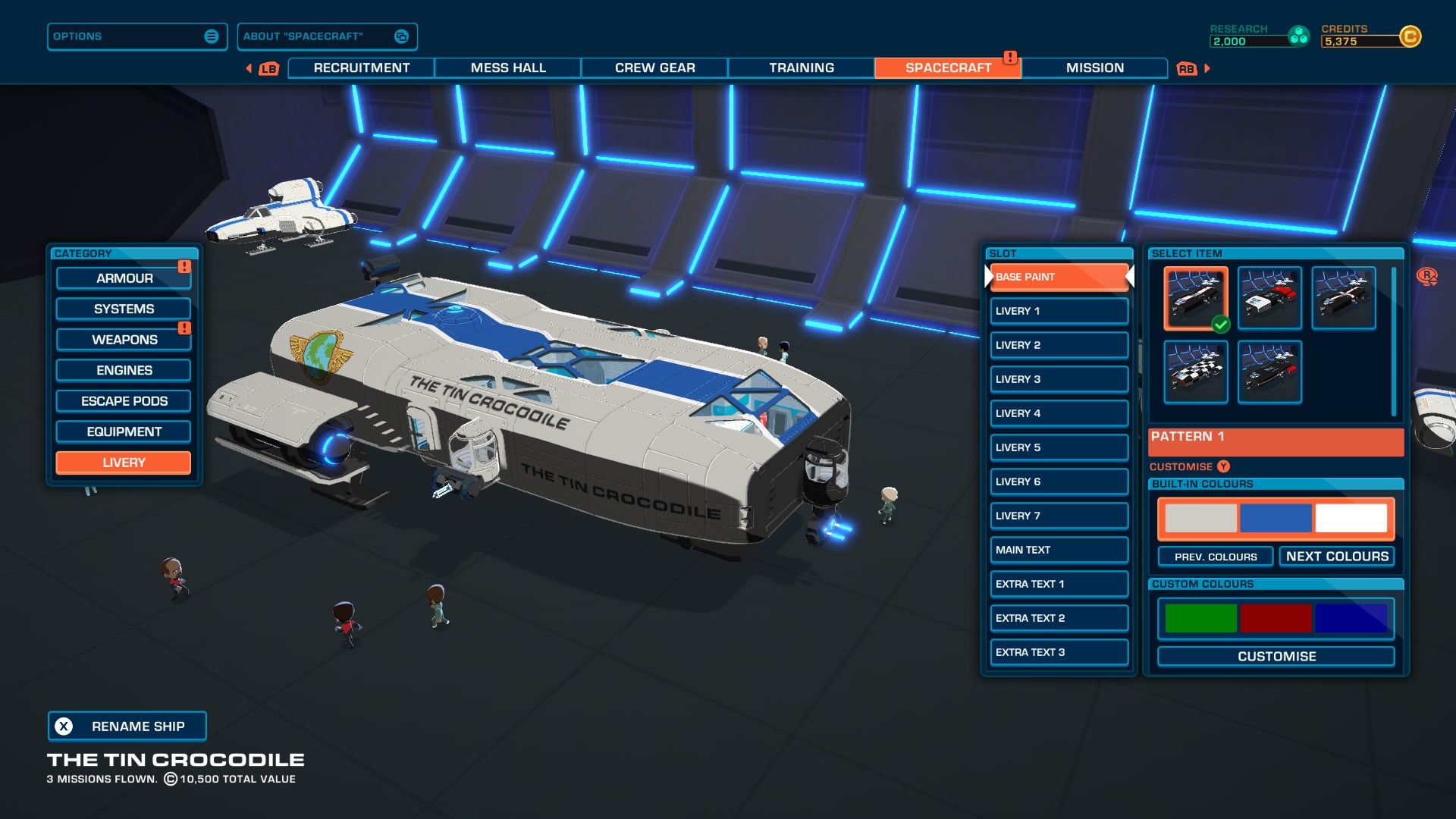The width and height of the screenshot is (1456, 819).
Task: Select the Weapons category
Action: tap(123, 339)
